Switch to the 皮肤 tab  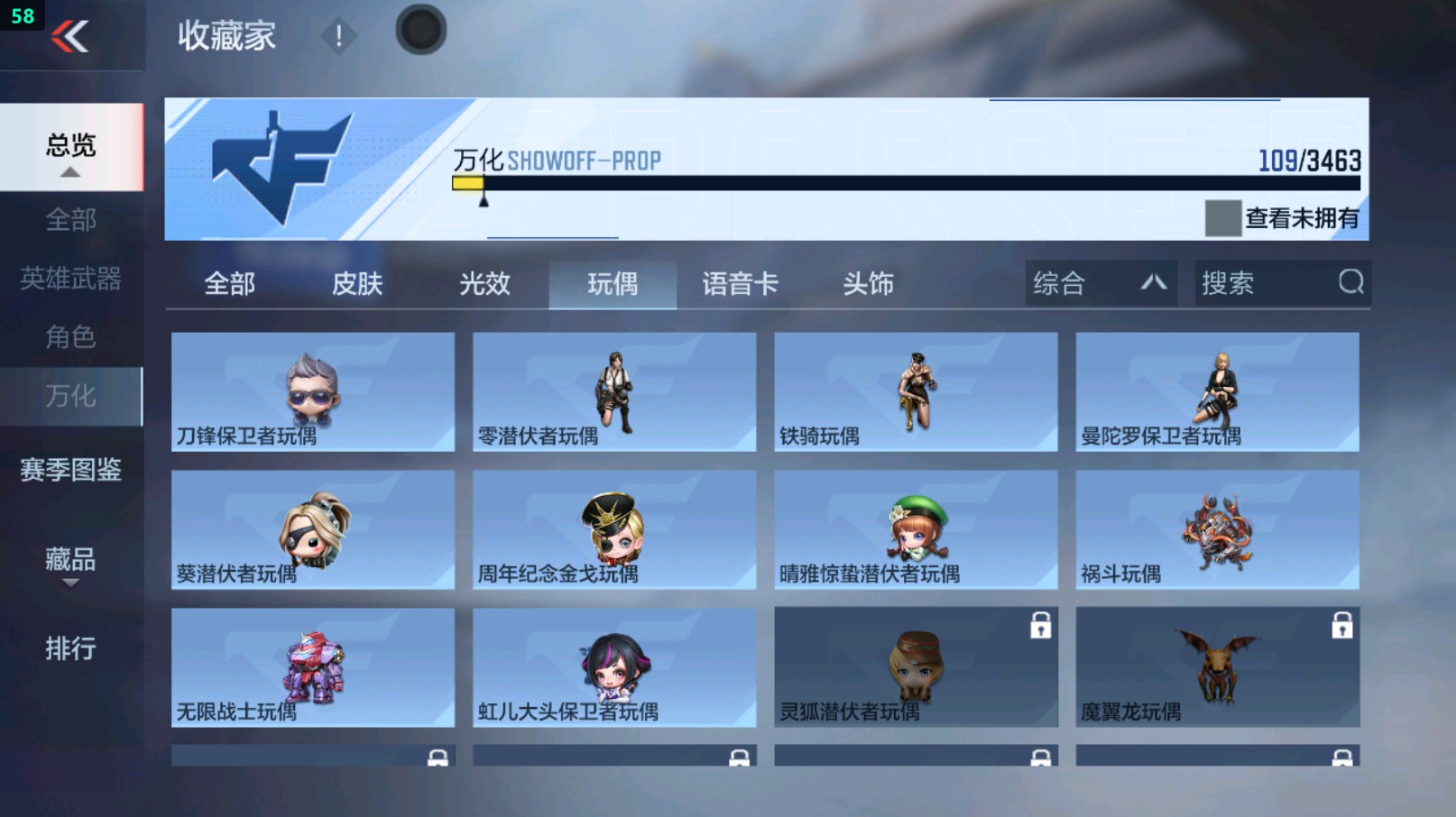(x=357, y=284)
